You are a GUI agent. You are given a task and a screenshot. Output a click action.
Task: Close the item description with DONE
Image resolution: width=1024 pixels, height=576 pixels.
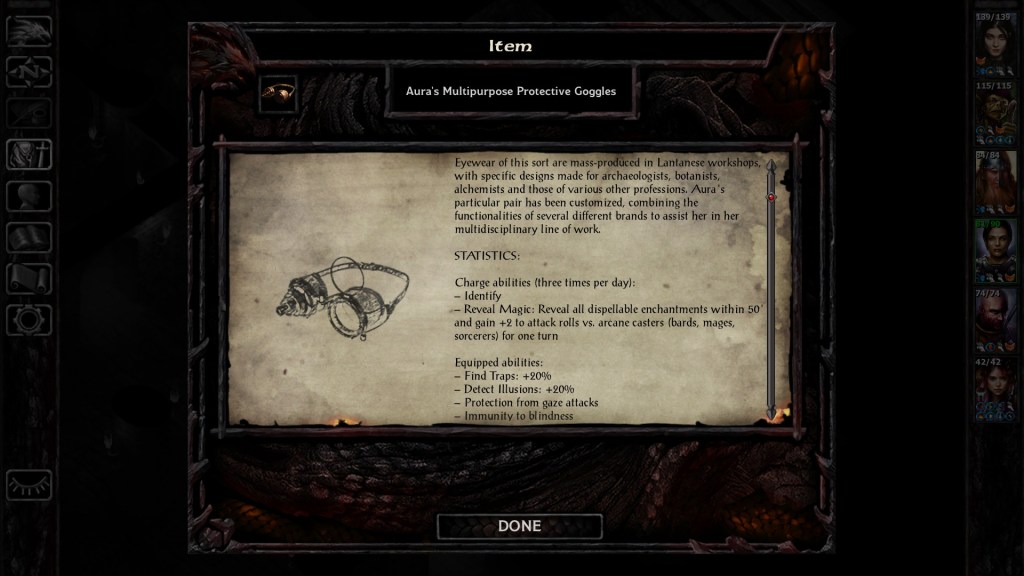[x=519, y=526]
